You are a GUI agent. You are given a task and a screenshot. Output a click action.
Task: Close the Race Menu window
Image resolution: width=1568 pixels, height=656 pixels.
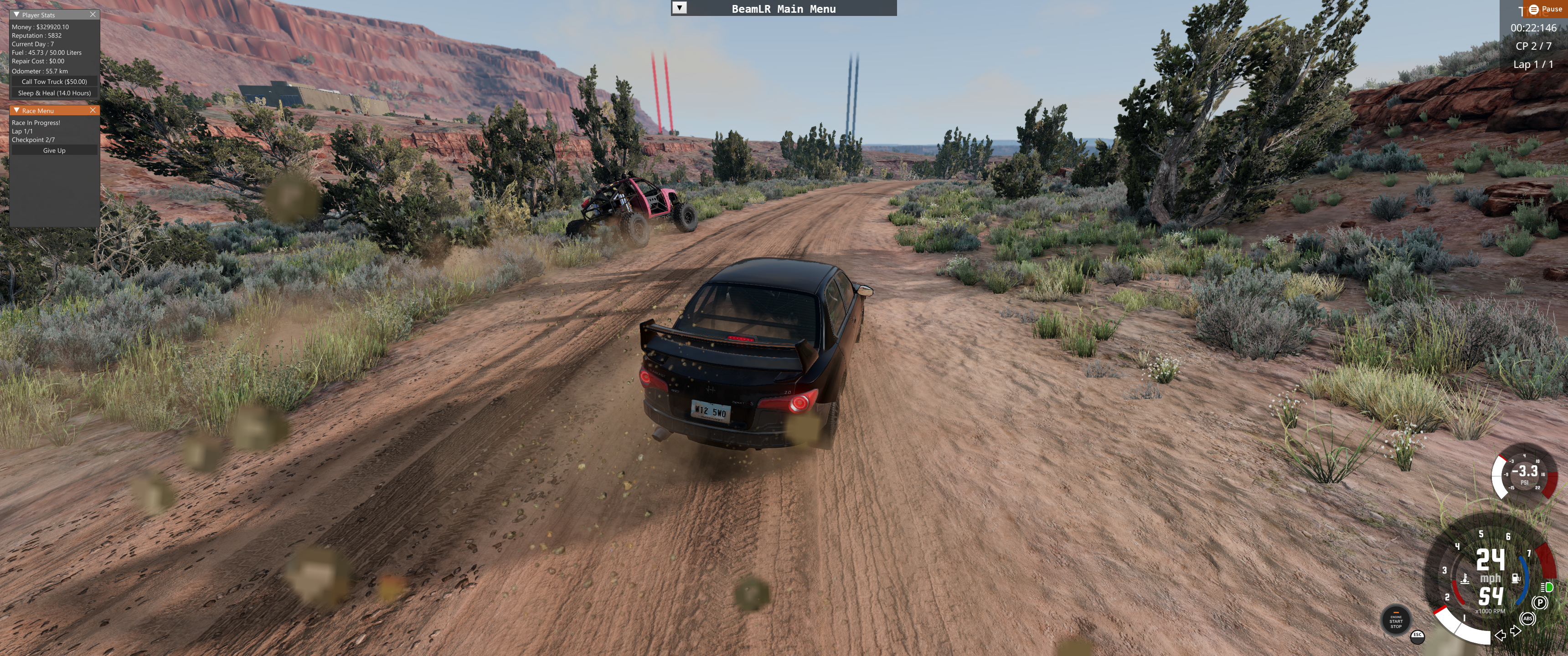[93, 110]
